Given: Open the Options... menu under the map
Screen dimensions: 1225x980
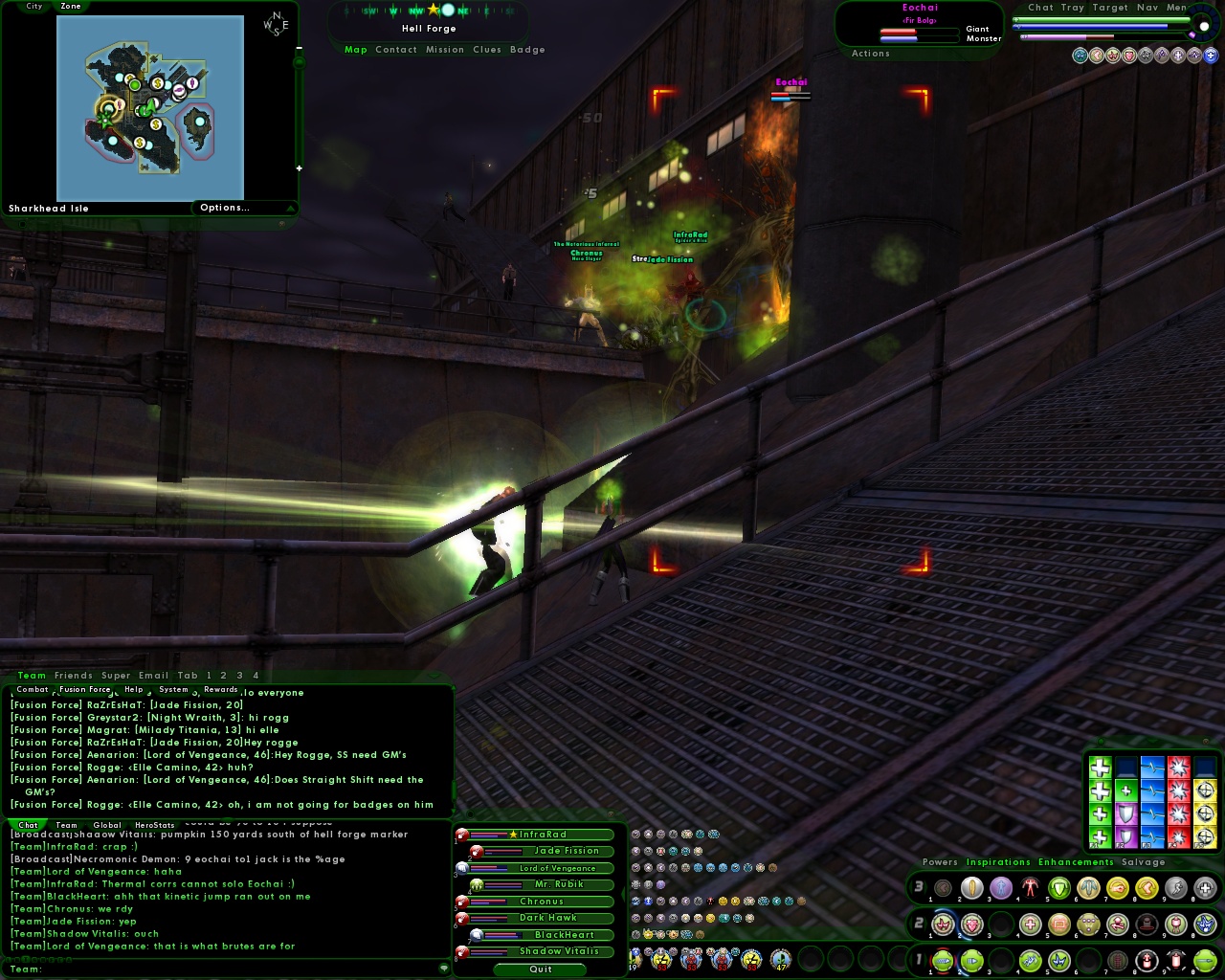Looking at the screenshot, I should coord(225,208).
